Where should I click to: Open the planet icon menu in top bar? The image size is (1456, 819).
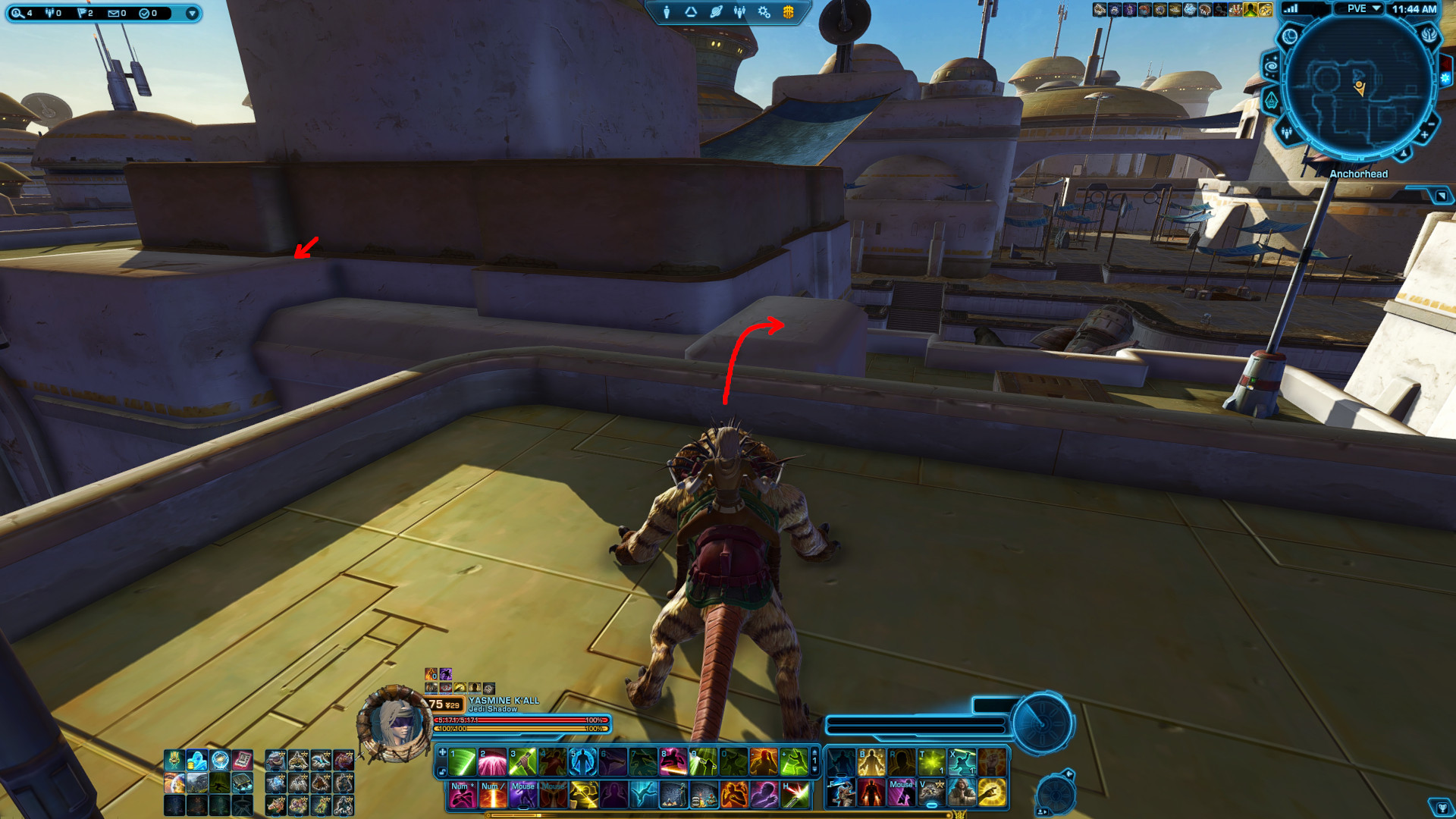coord(716,12)
